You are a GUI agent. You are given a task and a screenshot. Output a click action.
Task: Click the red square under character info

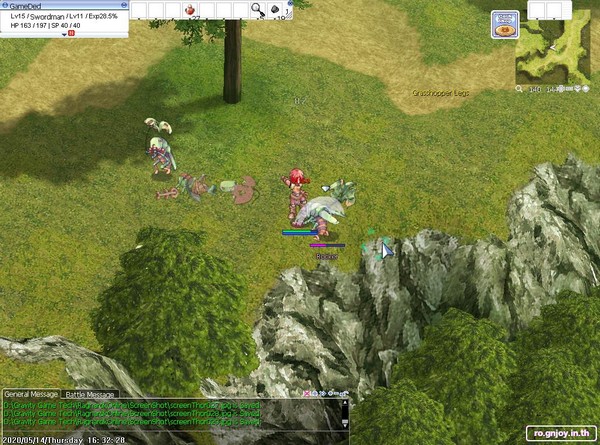(x=73, y=34)
